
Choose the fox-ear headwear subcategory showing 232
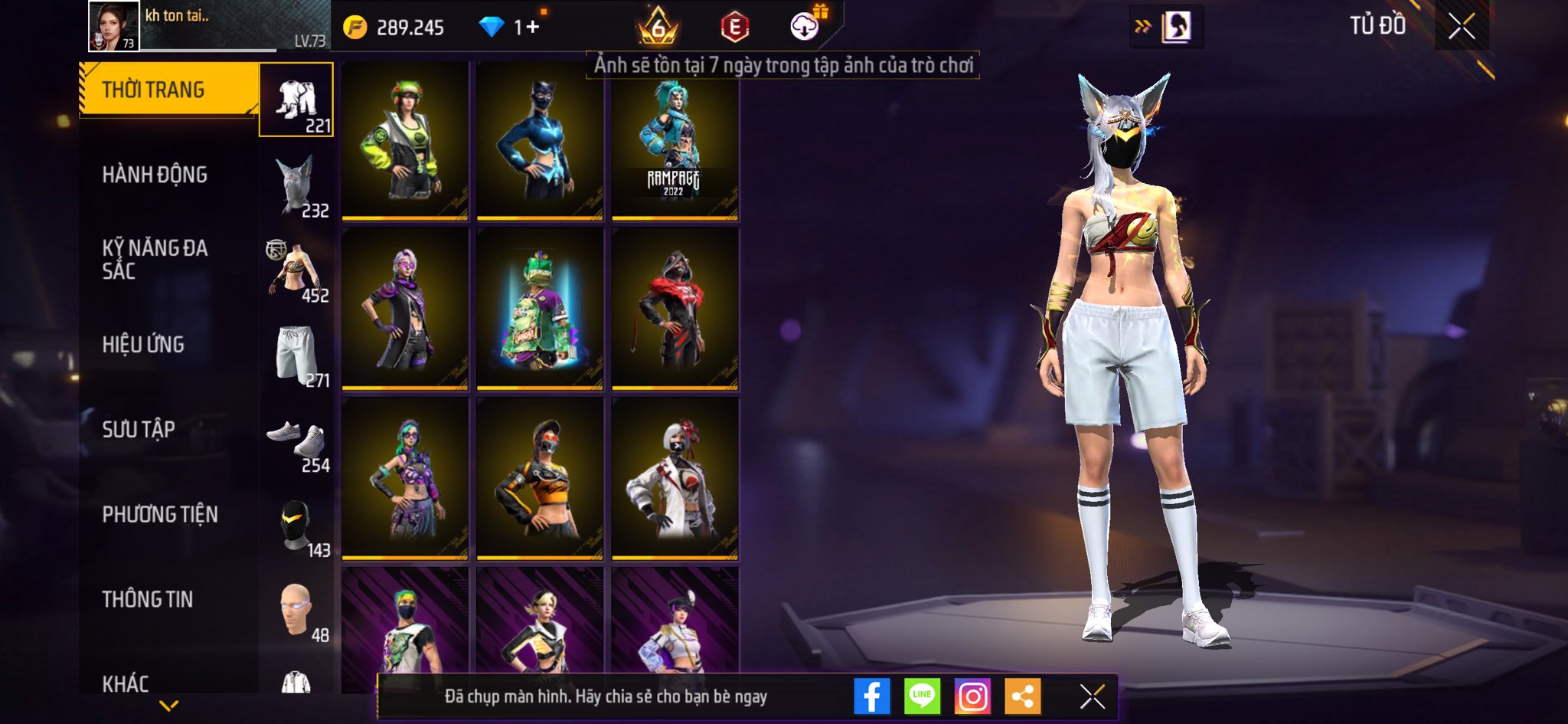[296, 185]
